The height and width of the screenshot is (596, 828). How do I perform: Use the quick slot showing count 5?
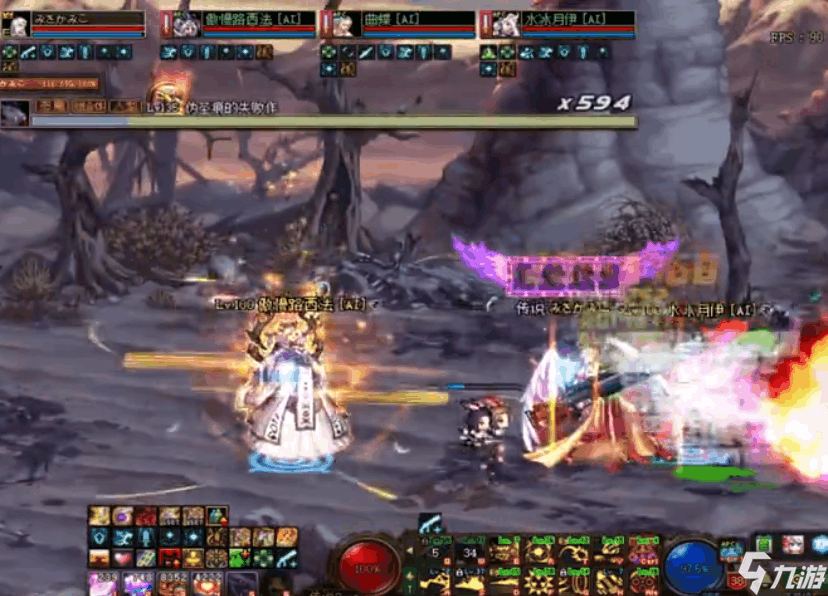click(436, 551)
